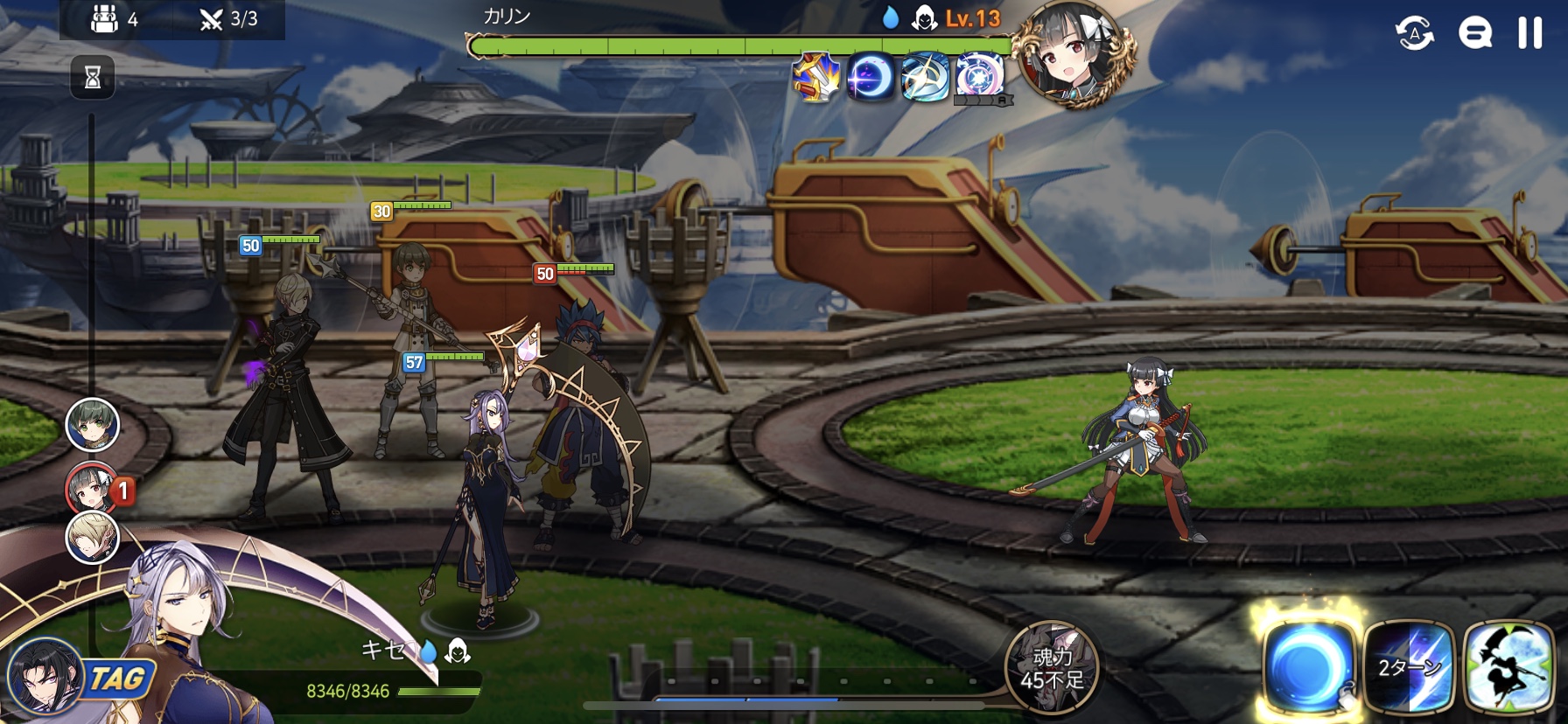
Task: Toggle auto-battle mode
Action: (1414, 33)
